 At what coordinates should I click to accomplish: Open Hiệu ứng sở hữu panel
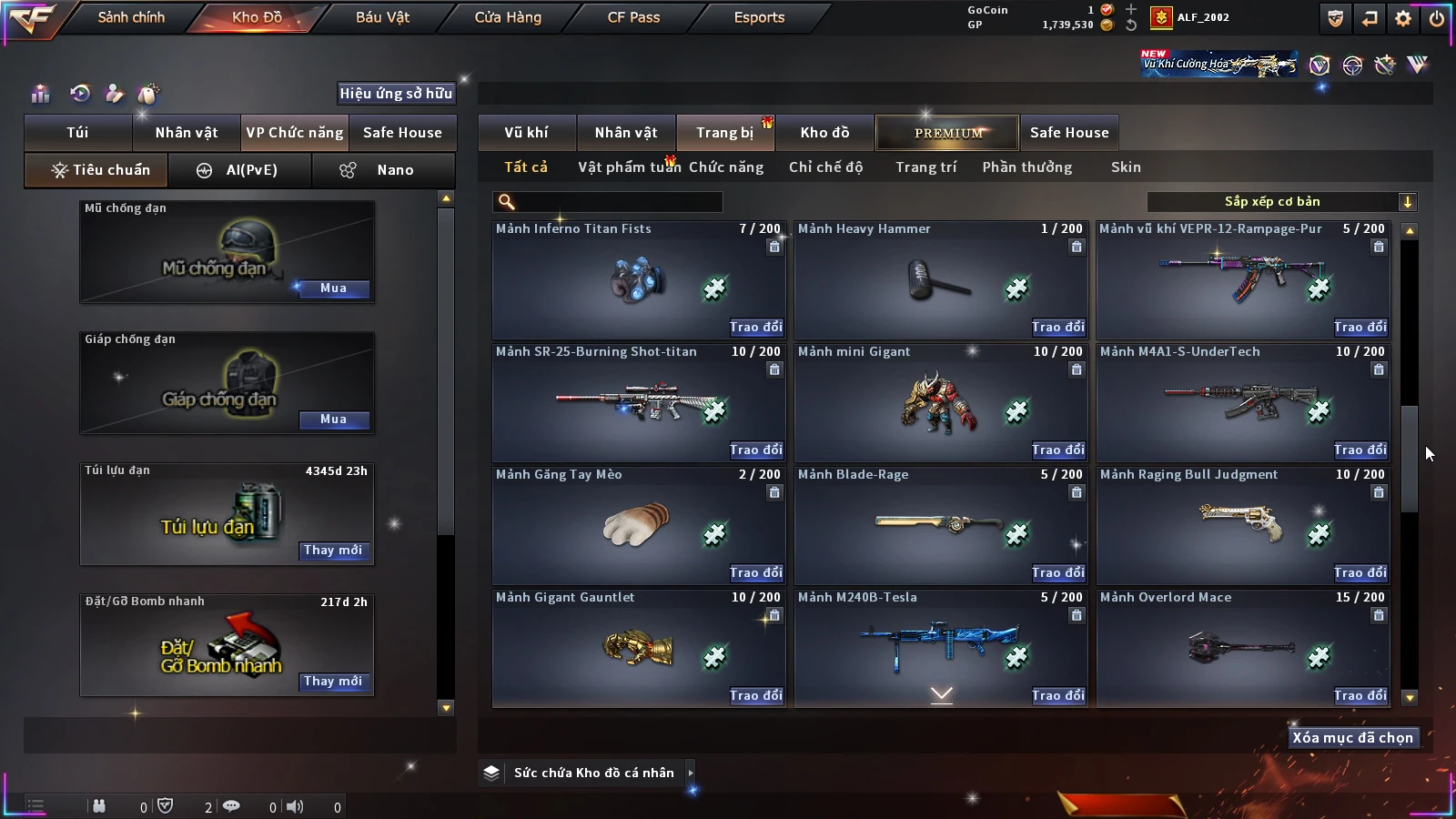pyautogui.click(x=396, y=93)
